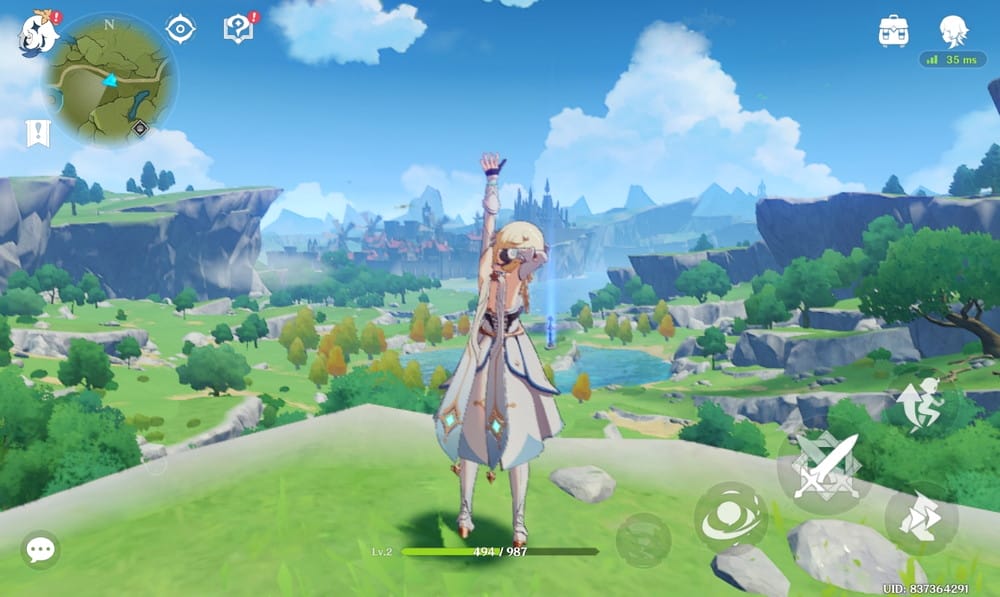Open the backpack inventory
The height and width of the screenshot is (597, 1000).
tap(893, 31)
